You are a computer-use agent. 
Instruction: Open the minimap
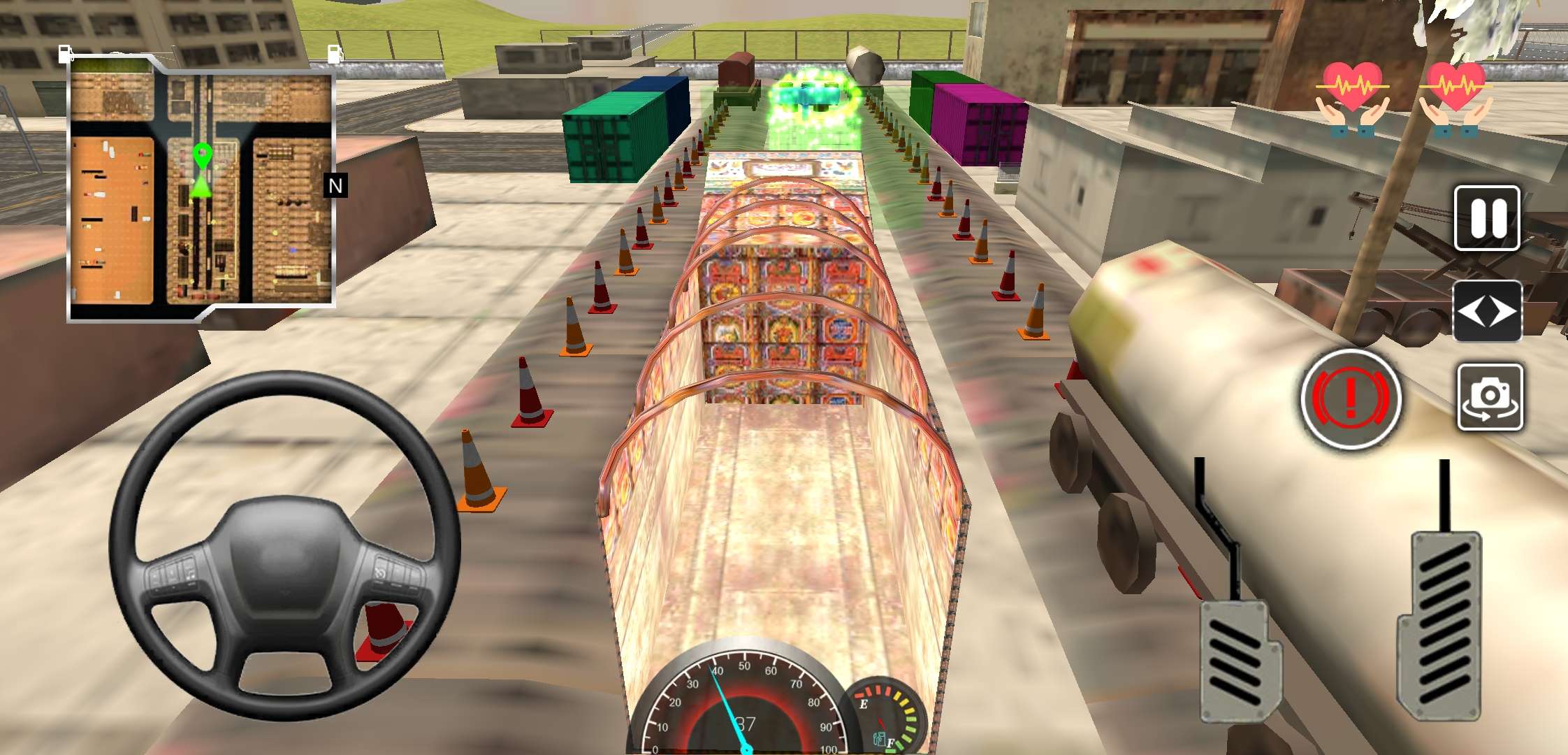tap(201, 187)
